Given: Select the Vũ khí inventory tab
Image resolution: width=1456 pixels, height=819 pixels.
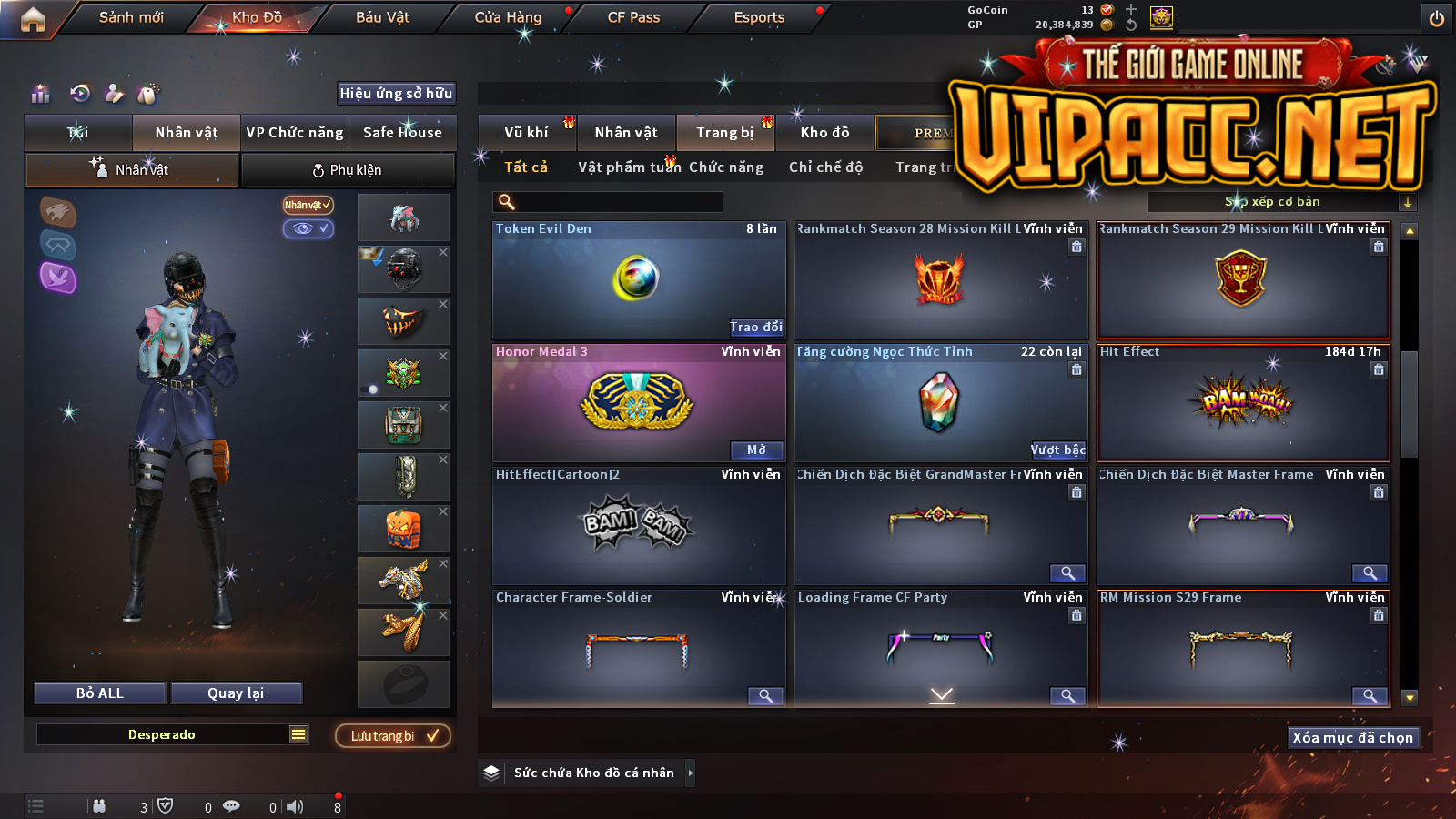Looking at the screenshot, I should [x=526, y=133].
